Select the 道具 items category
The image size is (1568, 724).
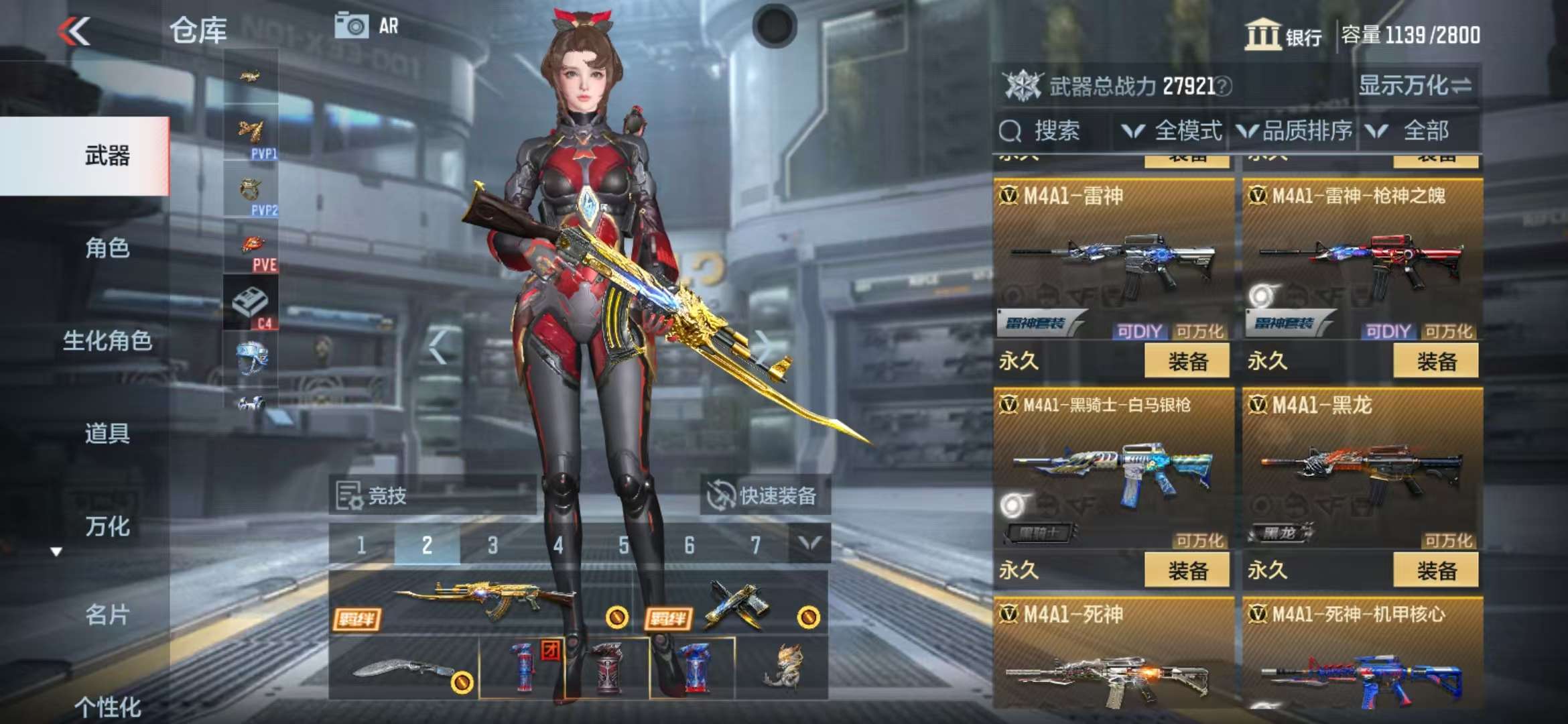point(107,433)
